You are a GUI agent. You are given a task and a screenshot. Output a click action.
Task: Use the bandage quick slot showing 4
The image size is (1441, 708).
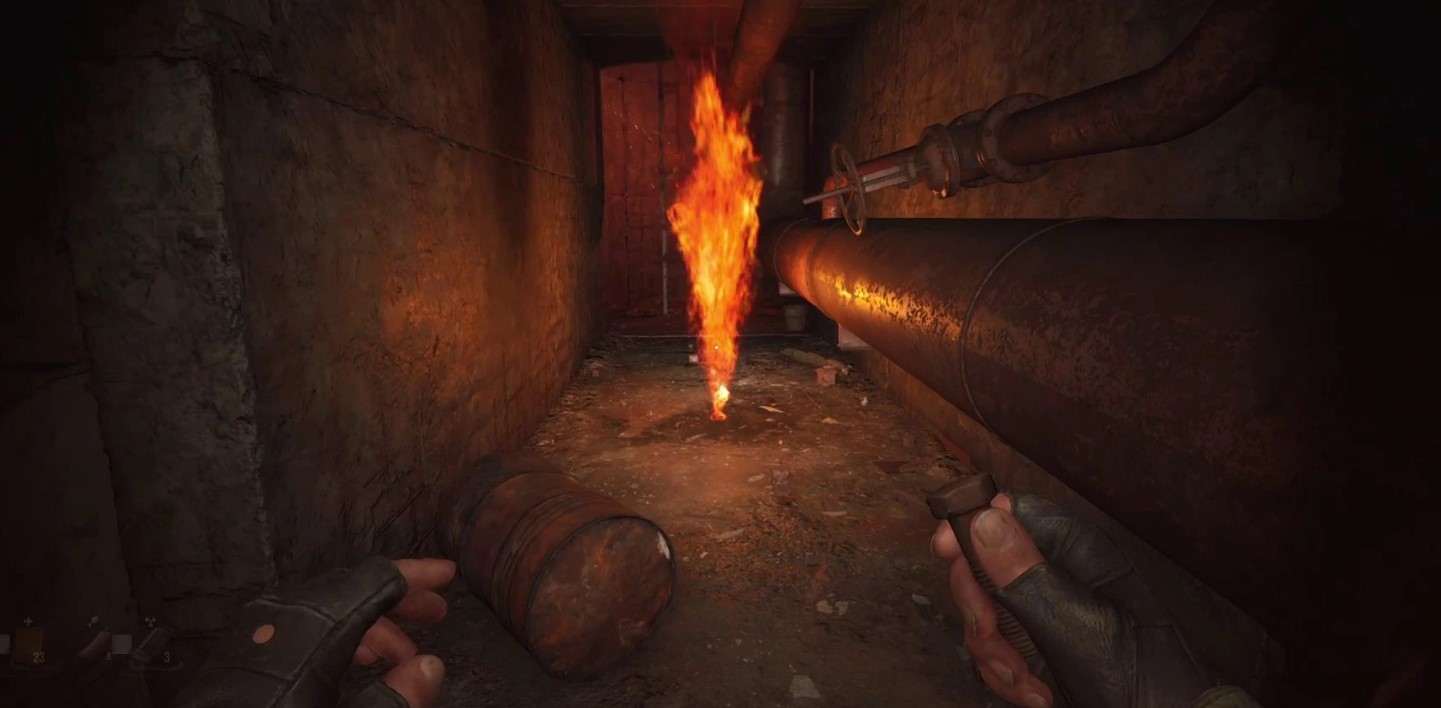(x=95, y=643)
